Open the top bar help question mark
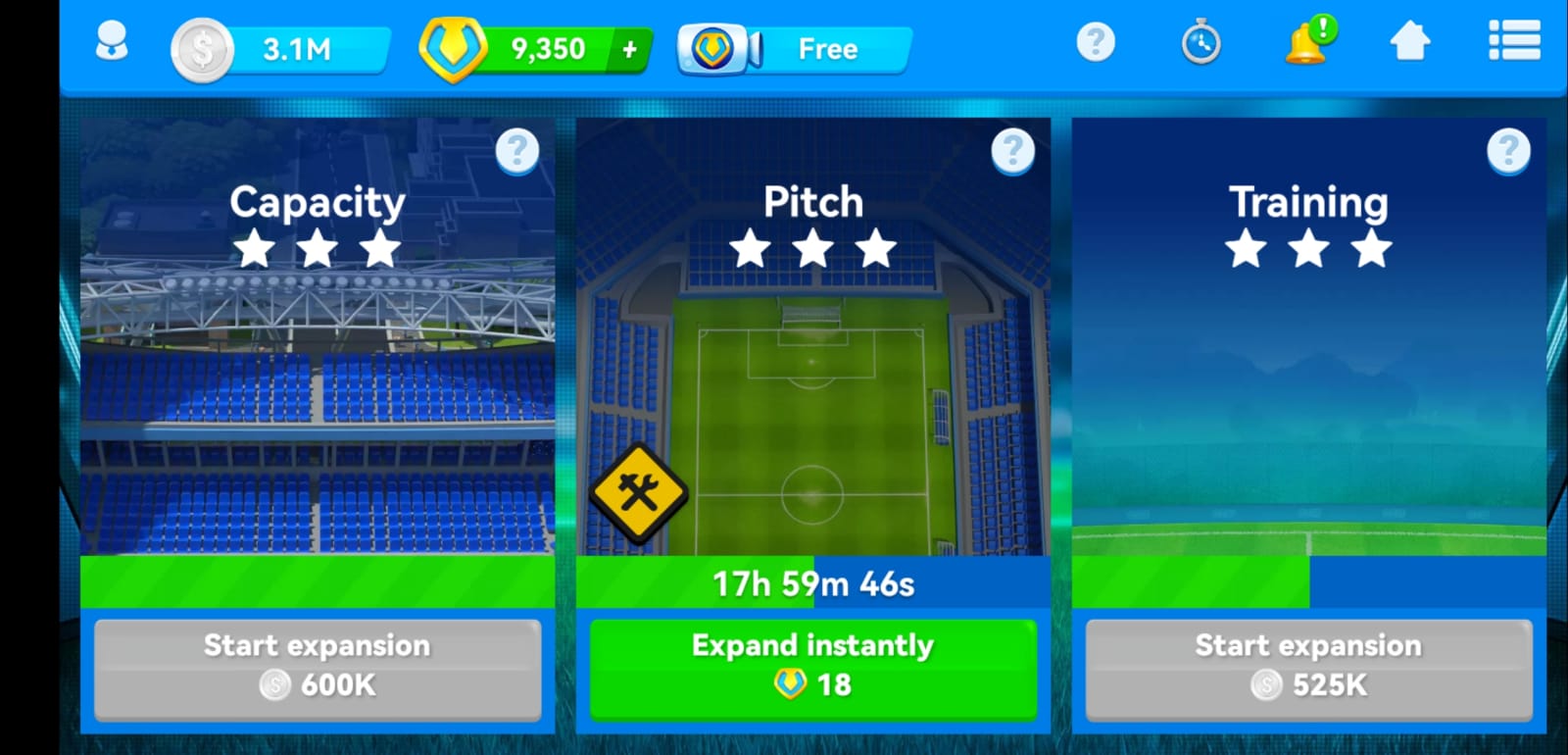1568x755 pixels. coord(1096,43)
